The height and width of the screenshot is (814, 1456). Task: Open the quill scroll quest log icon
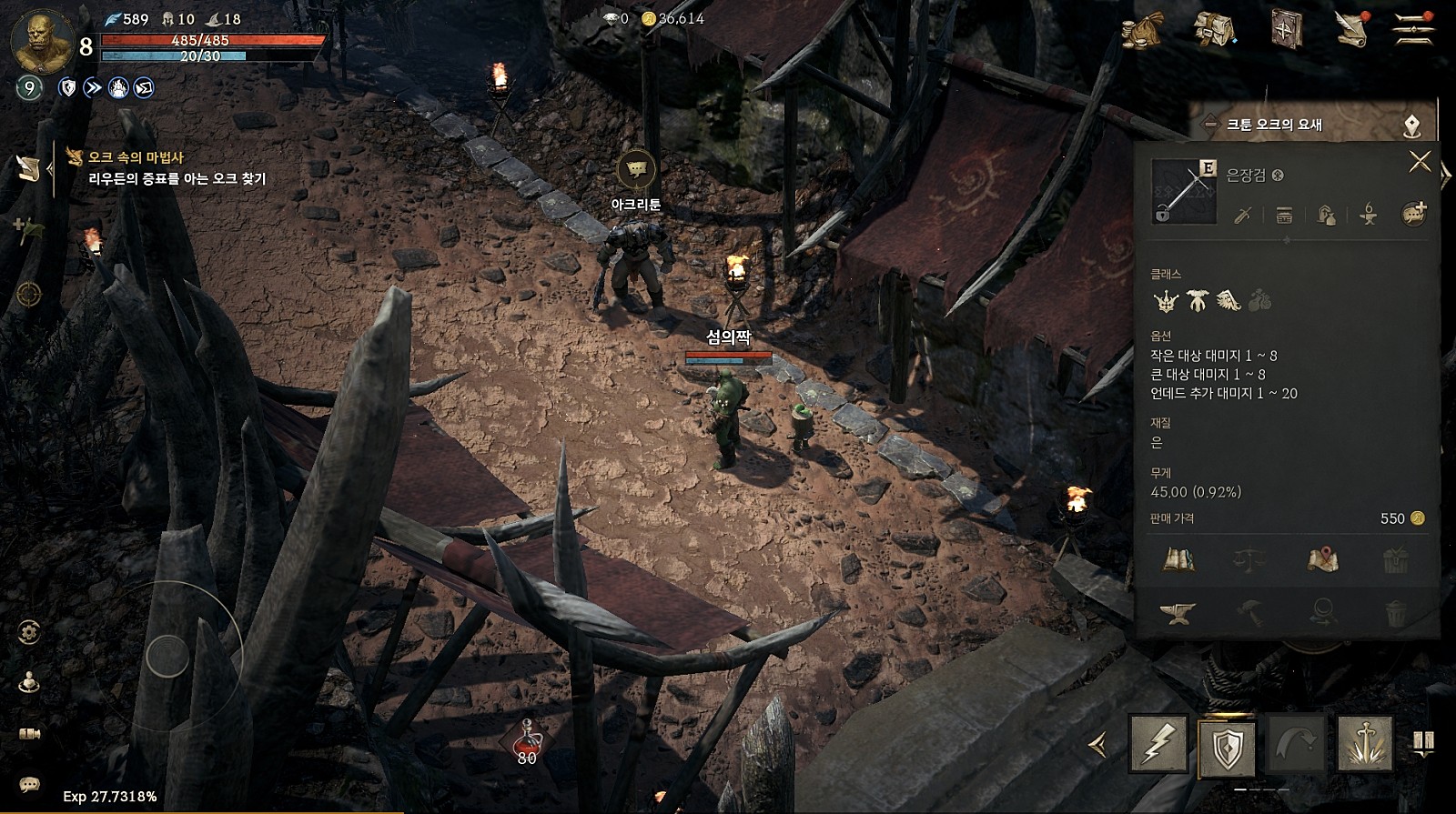1352,29
